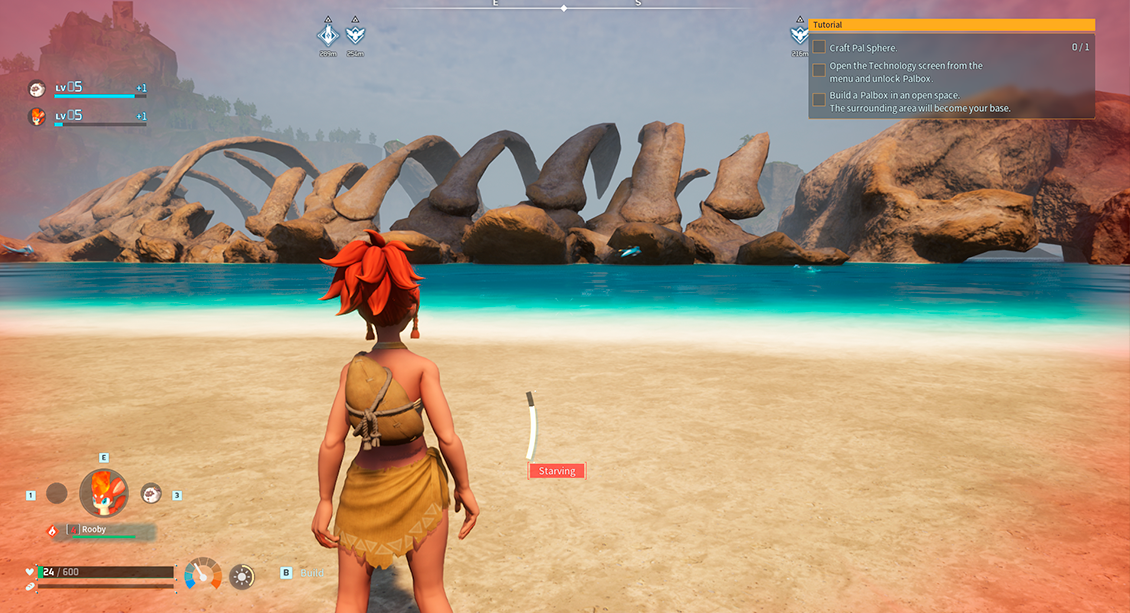
Task: Select the 269m diamond compass marker
Action: pyautogui.click(x=327, y=35)
